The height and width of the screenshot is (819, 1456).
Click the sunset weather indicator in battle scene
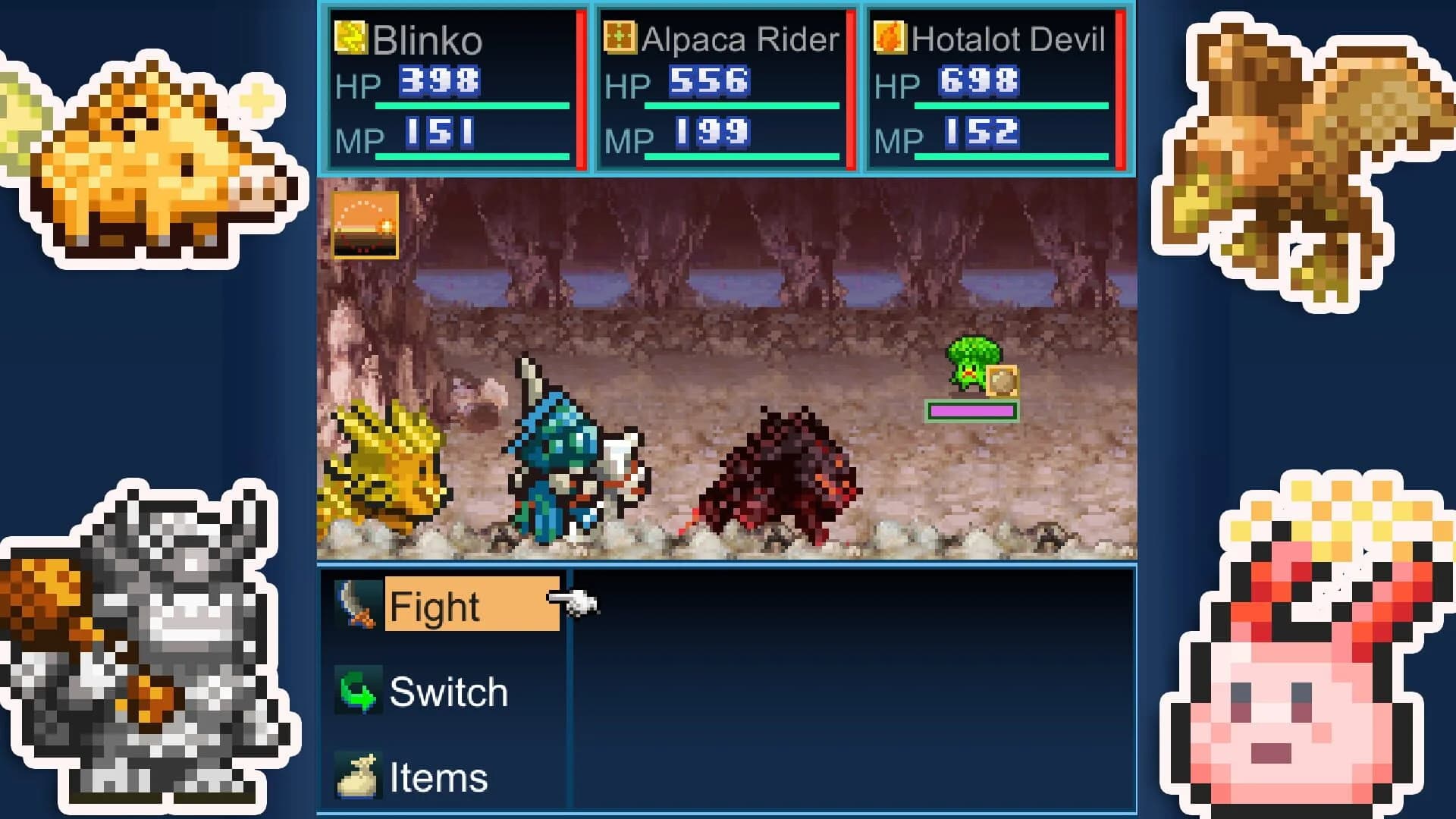pyautogui.click(x=365, y=225)
